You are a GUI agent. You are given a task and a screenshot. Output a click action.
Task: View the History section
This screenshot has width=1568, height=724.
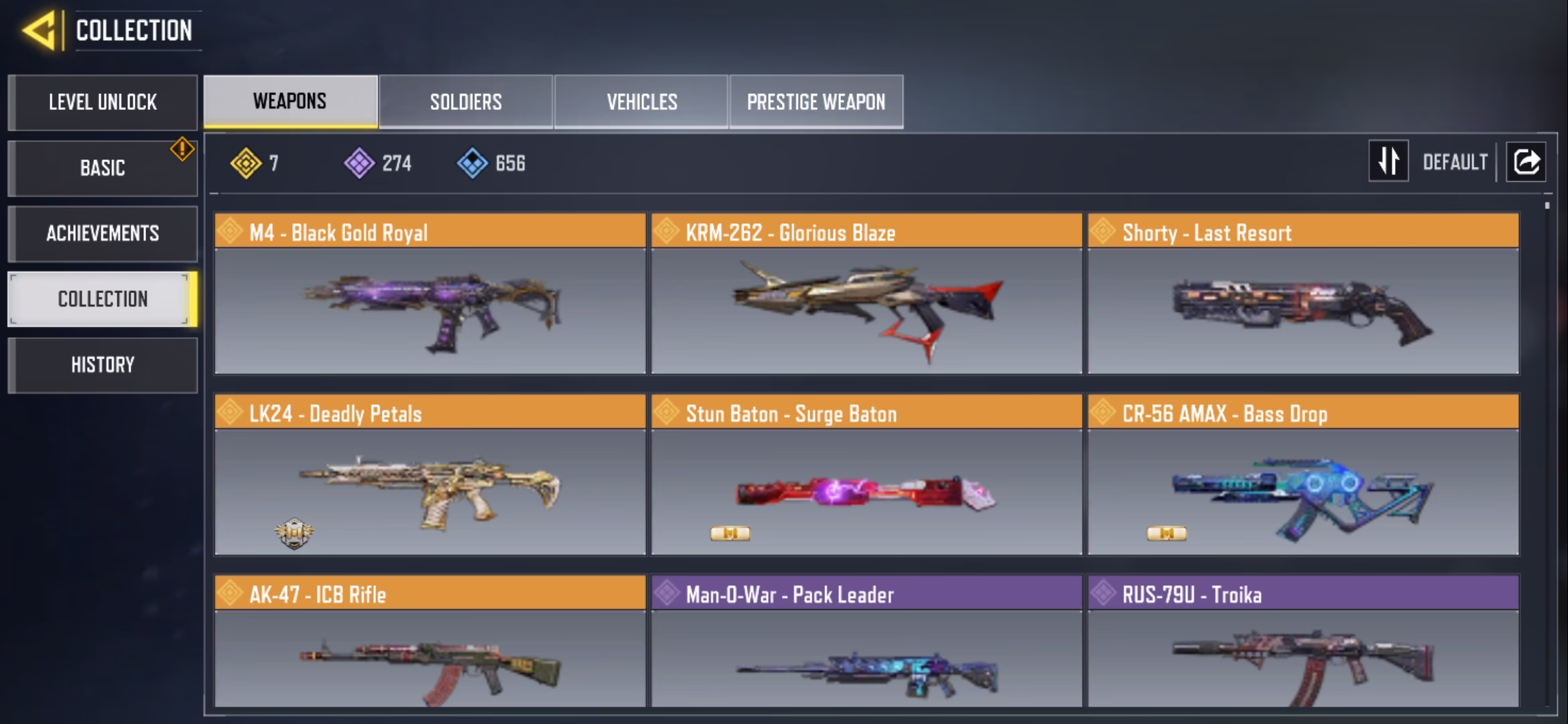pos(103,365)
